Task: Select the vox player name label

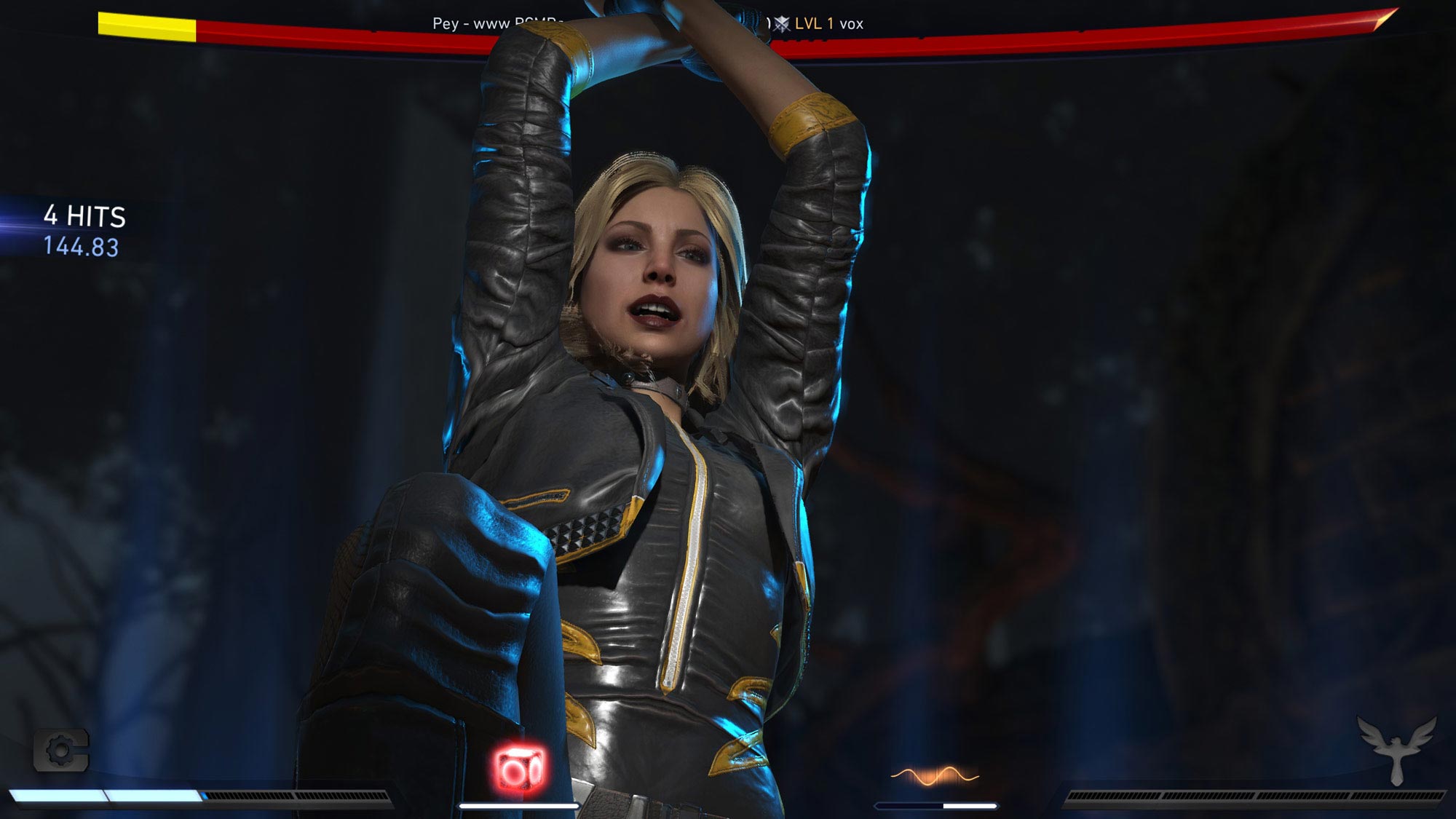Action: click(853, 23)
